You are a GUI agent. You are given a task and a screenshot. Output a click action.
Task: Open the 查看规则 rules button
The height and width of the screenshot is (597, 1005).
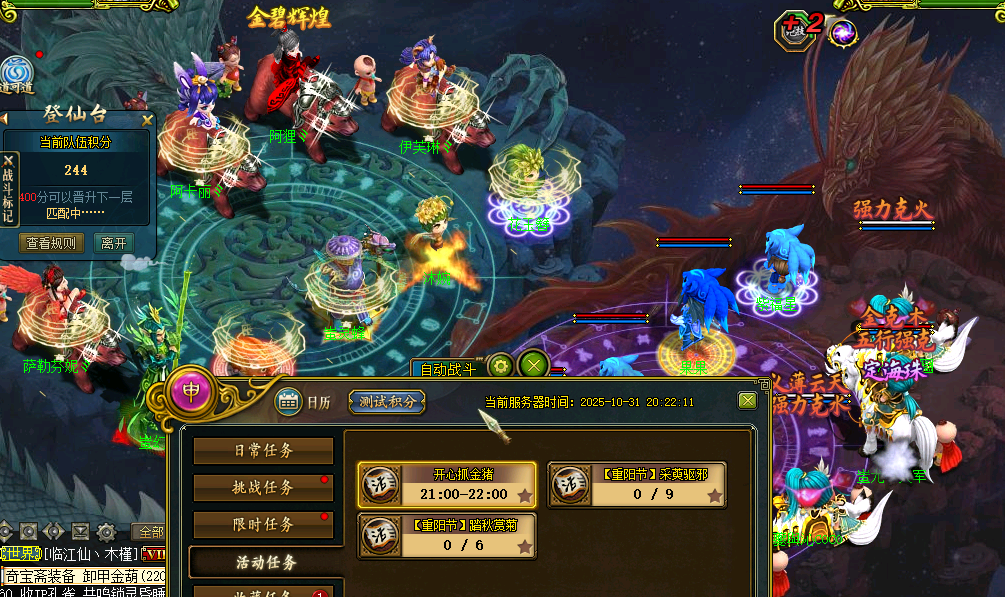[x=51, y=243]
